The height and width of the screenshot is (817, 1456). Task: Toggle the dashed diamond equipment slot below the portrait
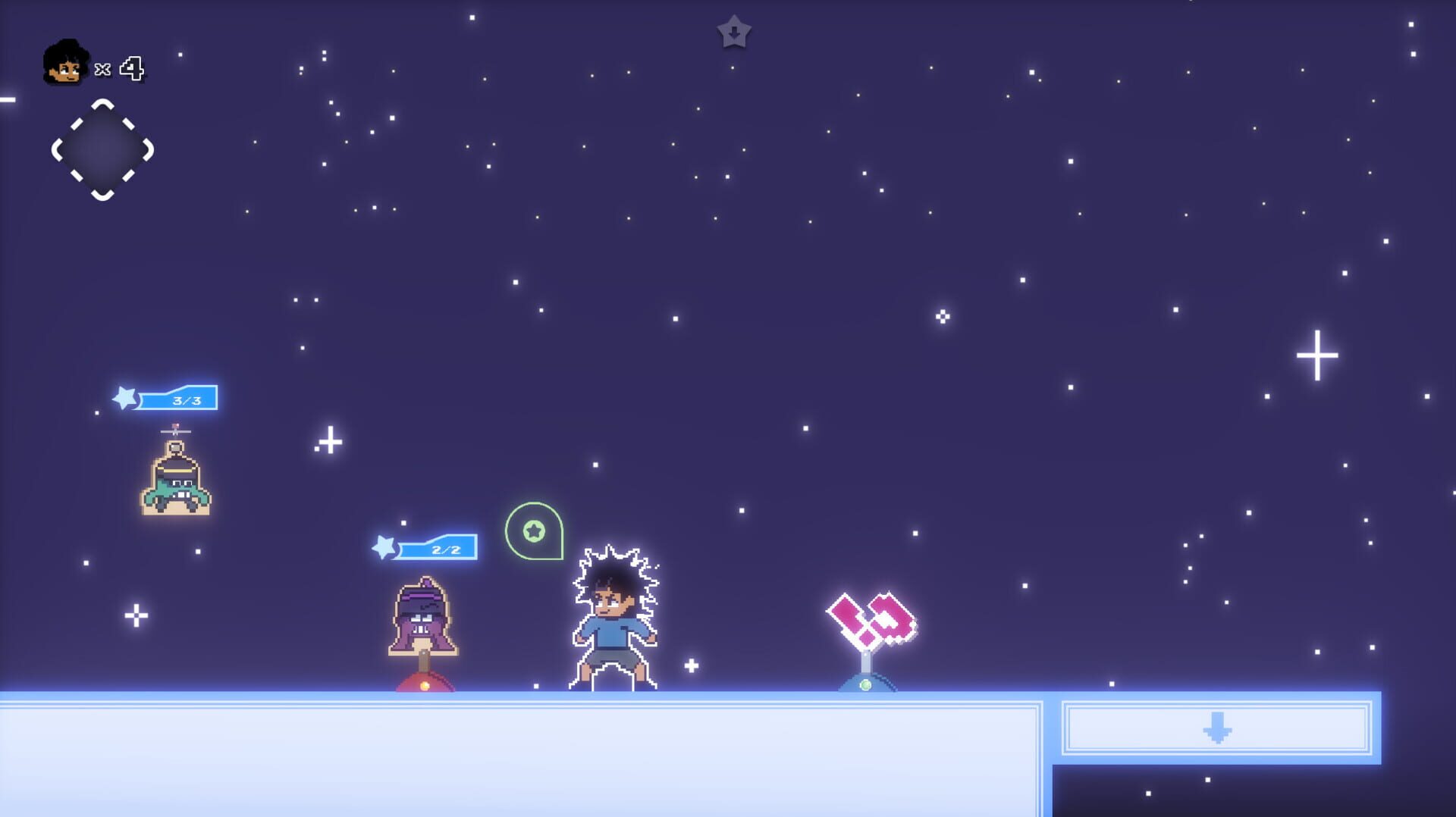click(x=101, y=150)
